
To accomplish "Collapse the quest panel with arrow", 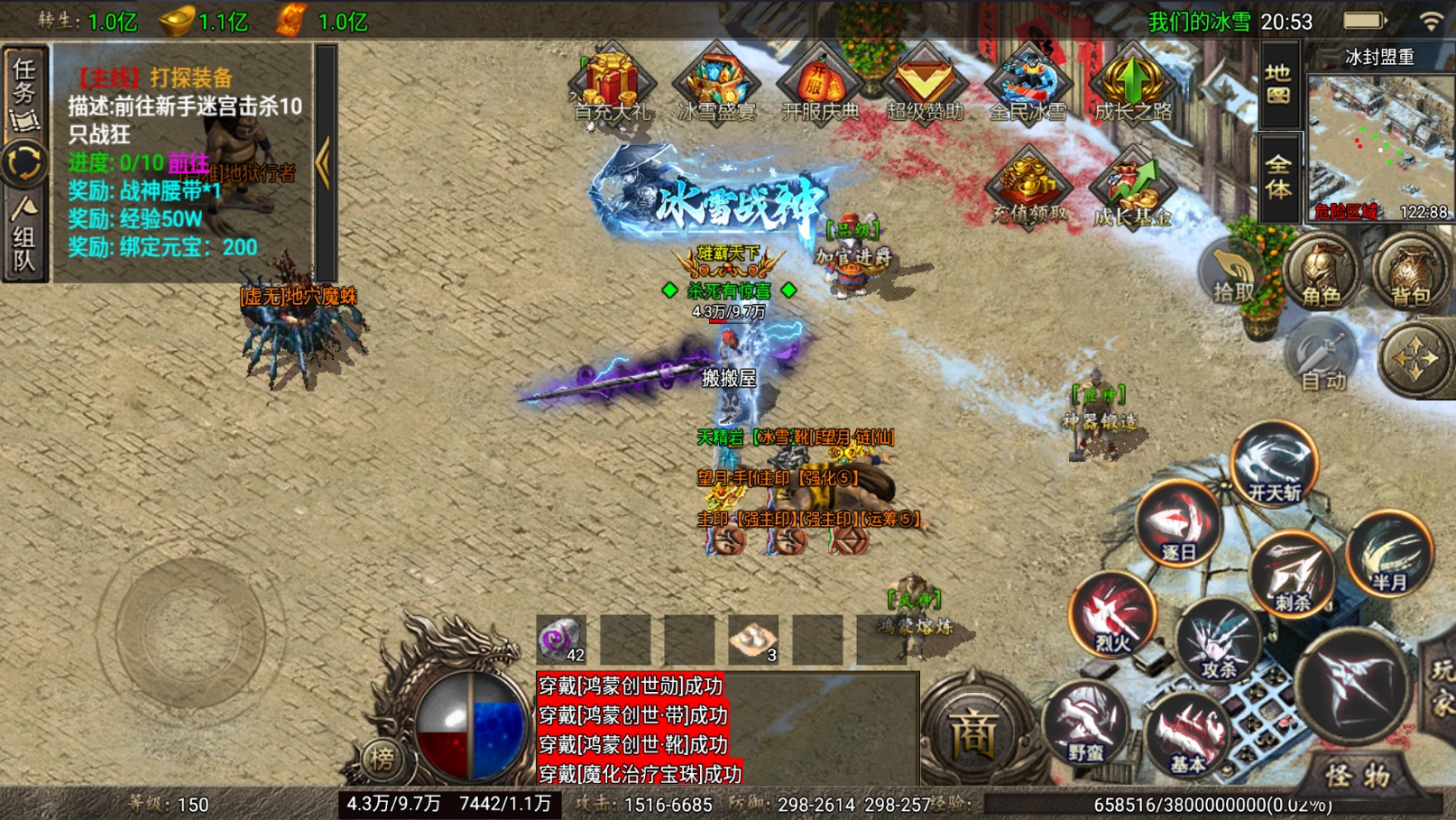I will coord(324,163).
